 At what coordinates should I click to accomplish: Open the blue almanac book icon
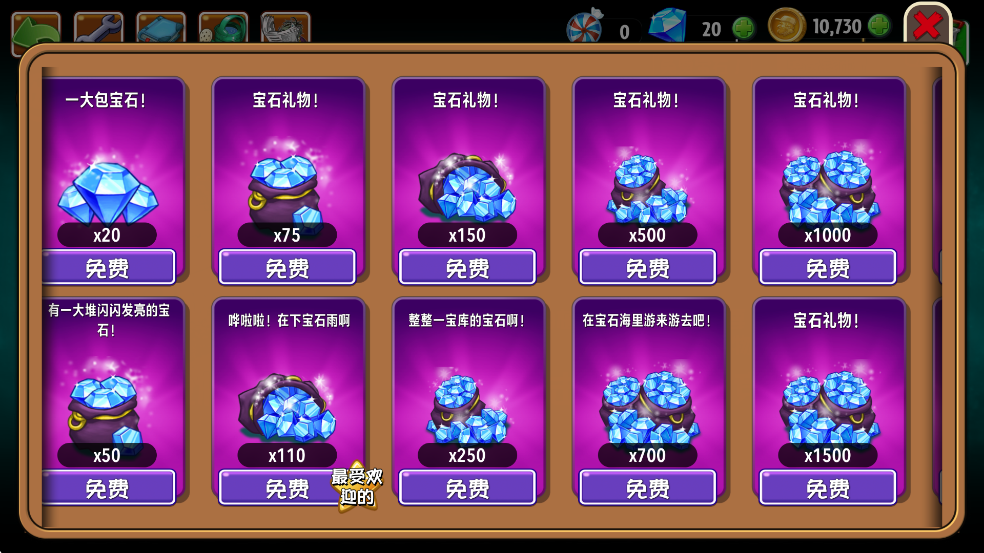tap(160, 28)
